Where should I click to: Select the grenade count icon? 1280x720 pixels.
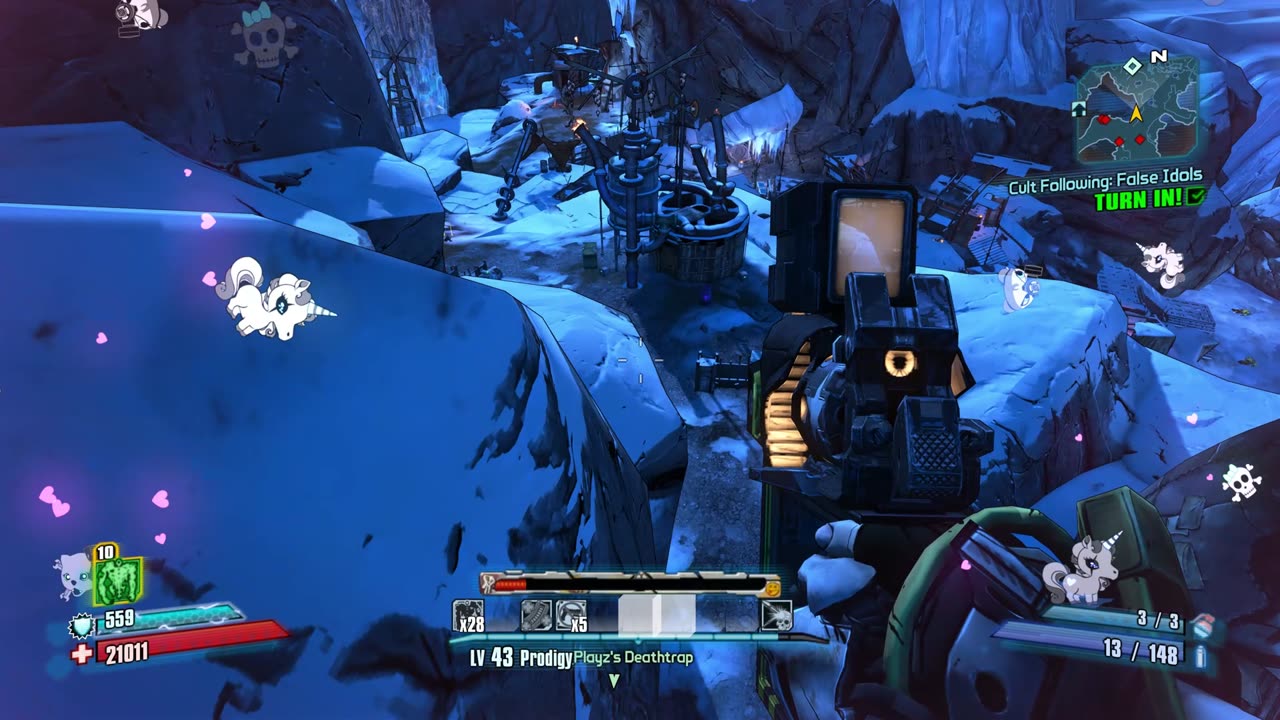[1201, 623]
